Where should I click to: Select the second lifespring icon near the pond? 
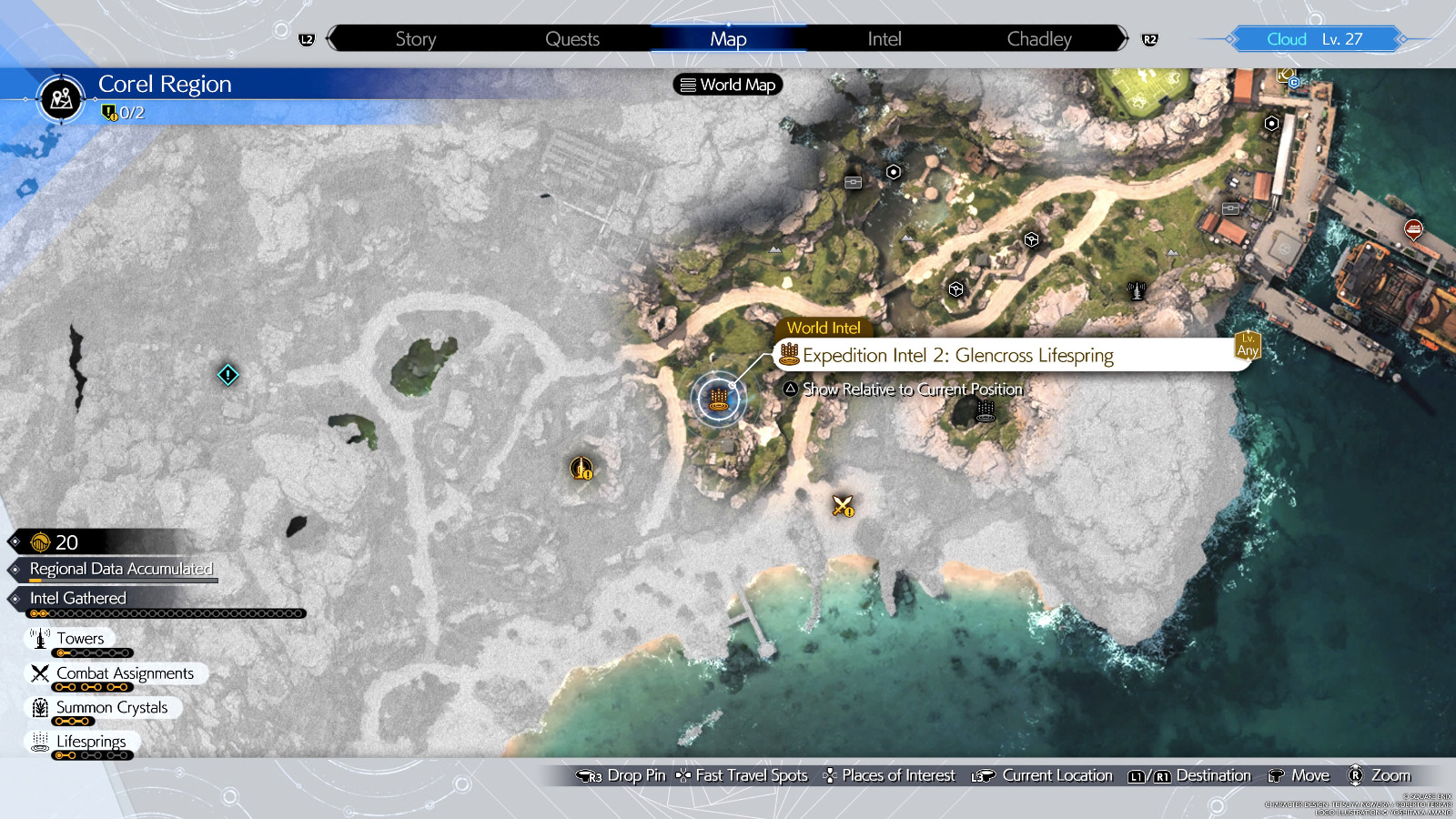[985, 411]
